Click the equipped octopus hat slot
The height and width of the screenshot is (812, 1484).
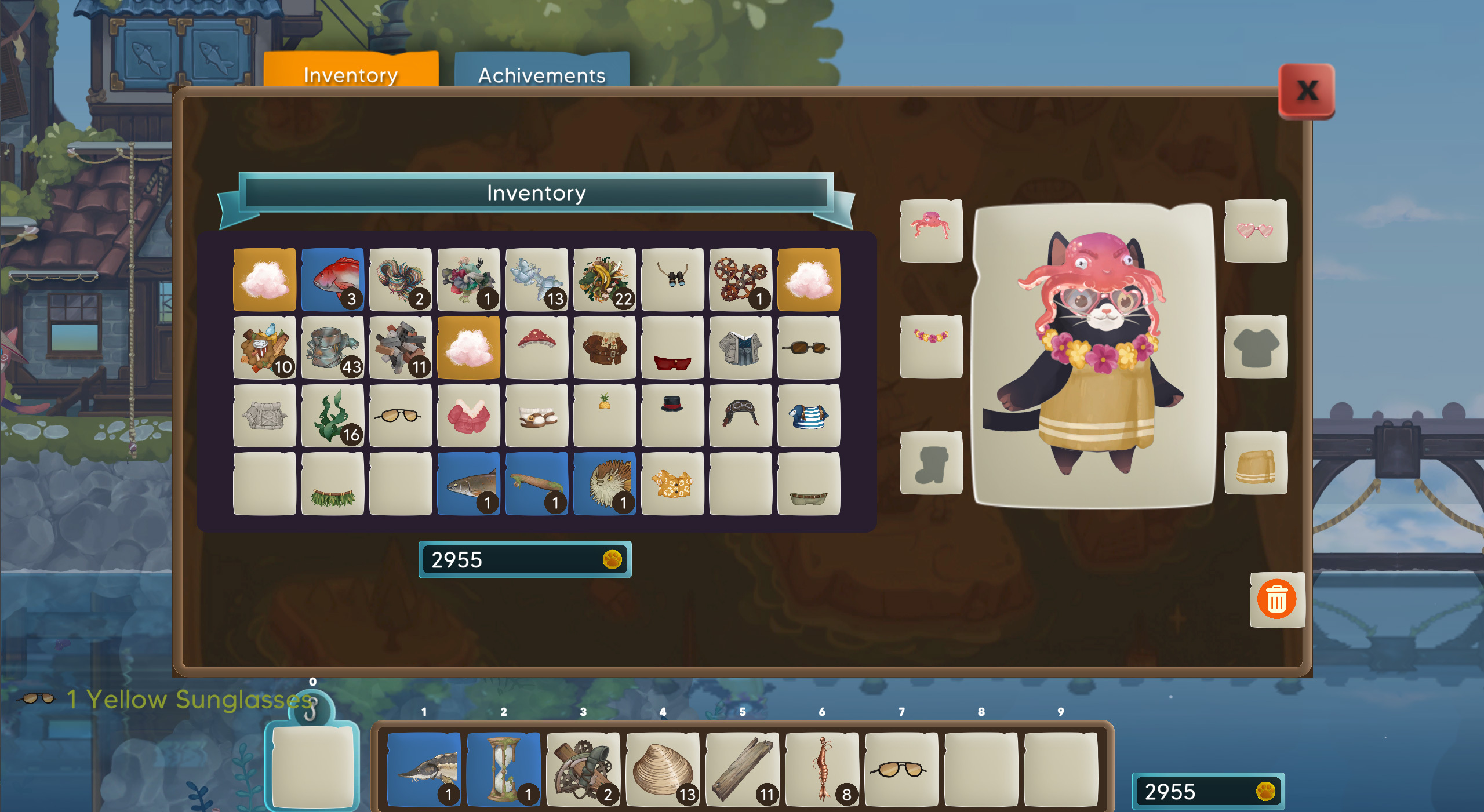point(930,231)
